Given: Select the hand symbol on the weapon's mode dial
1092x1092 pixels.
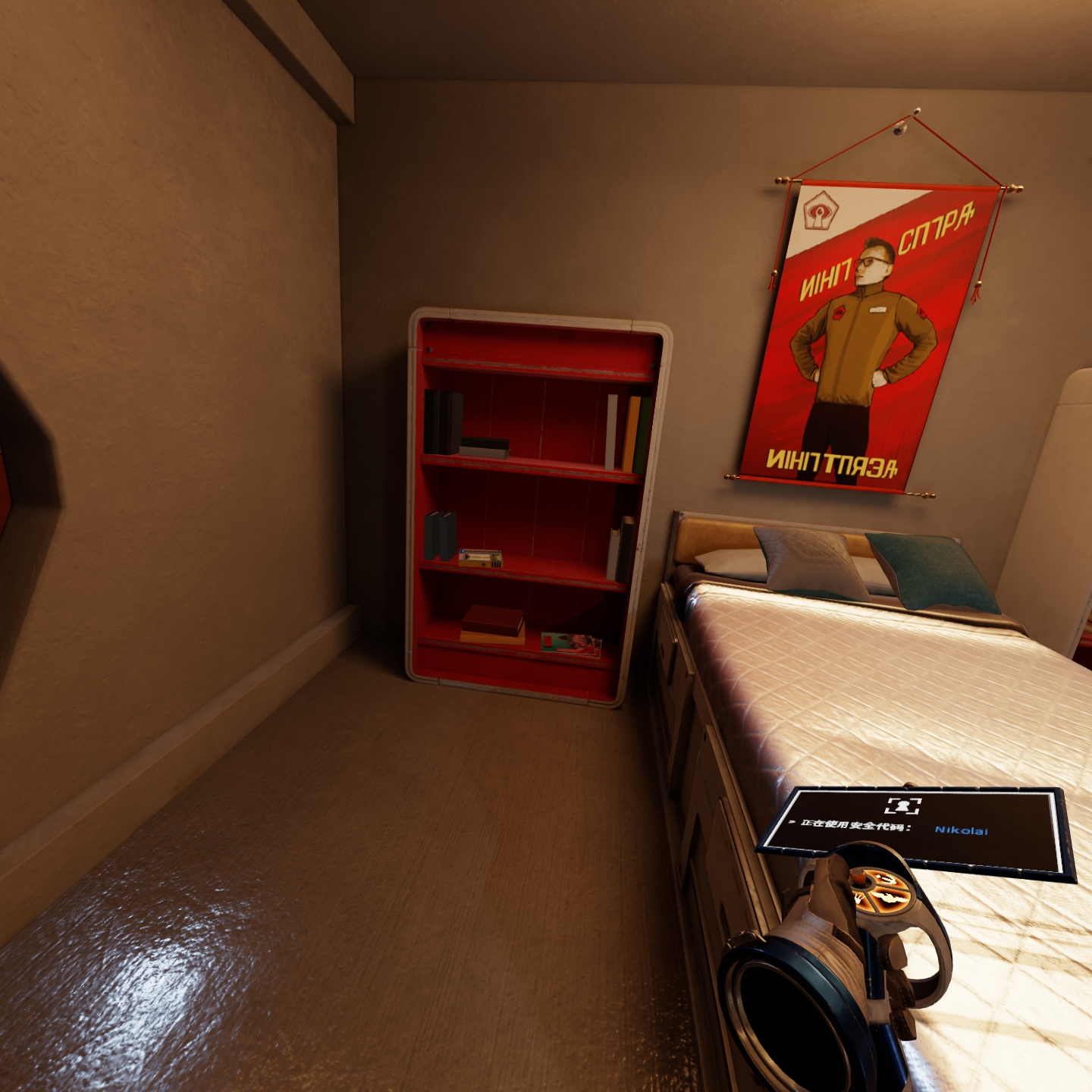Looking at the screenshot, I should pyautogui.click(x=858, y=899).
